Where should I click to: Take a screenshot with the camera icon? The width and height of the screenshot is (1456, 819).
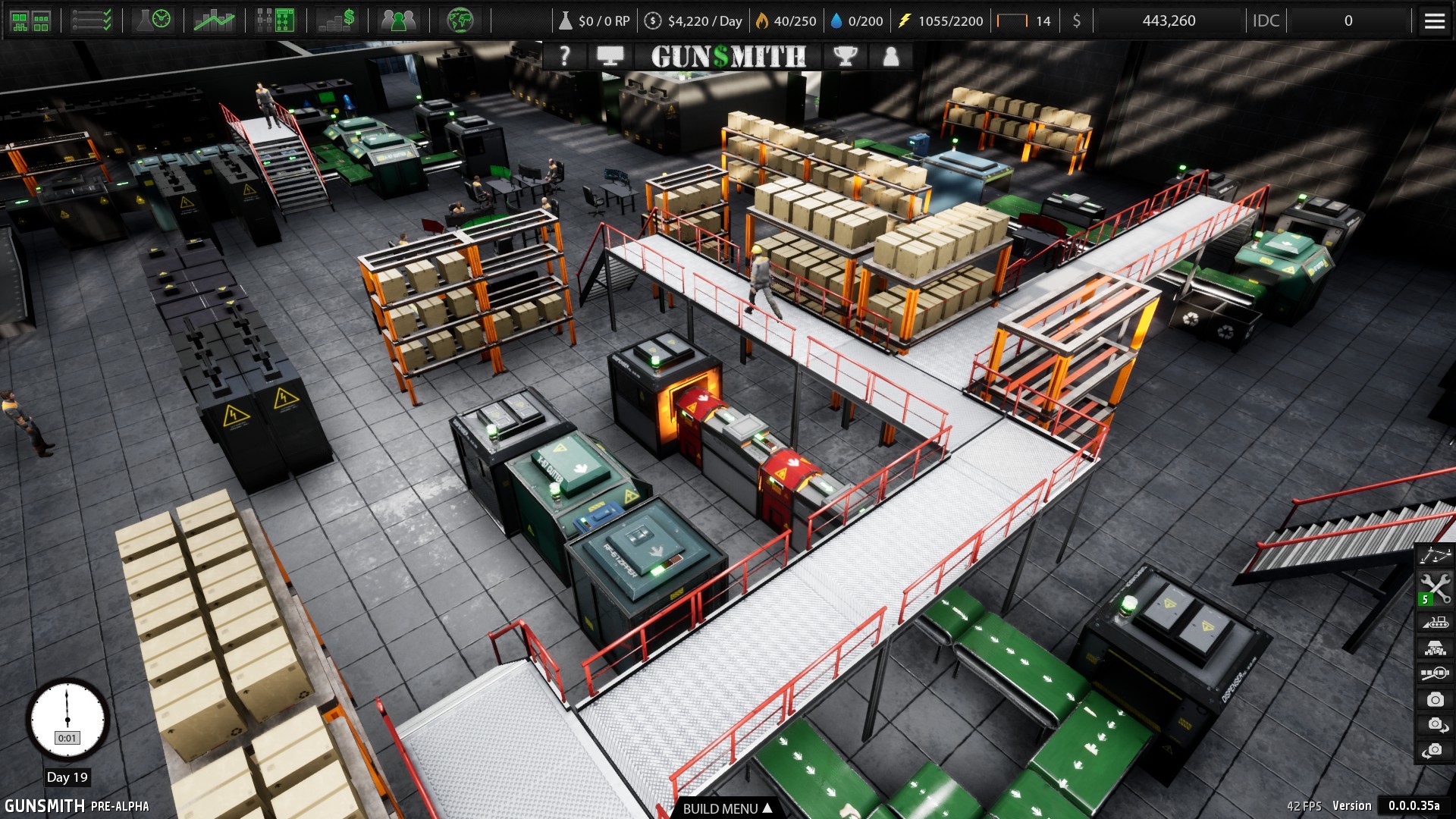[1435, 699]
